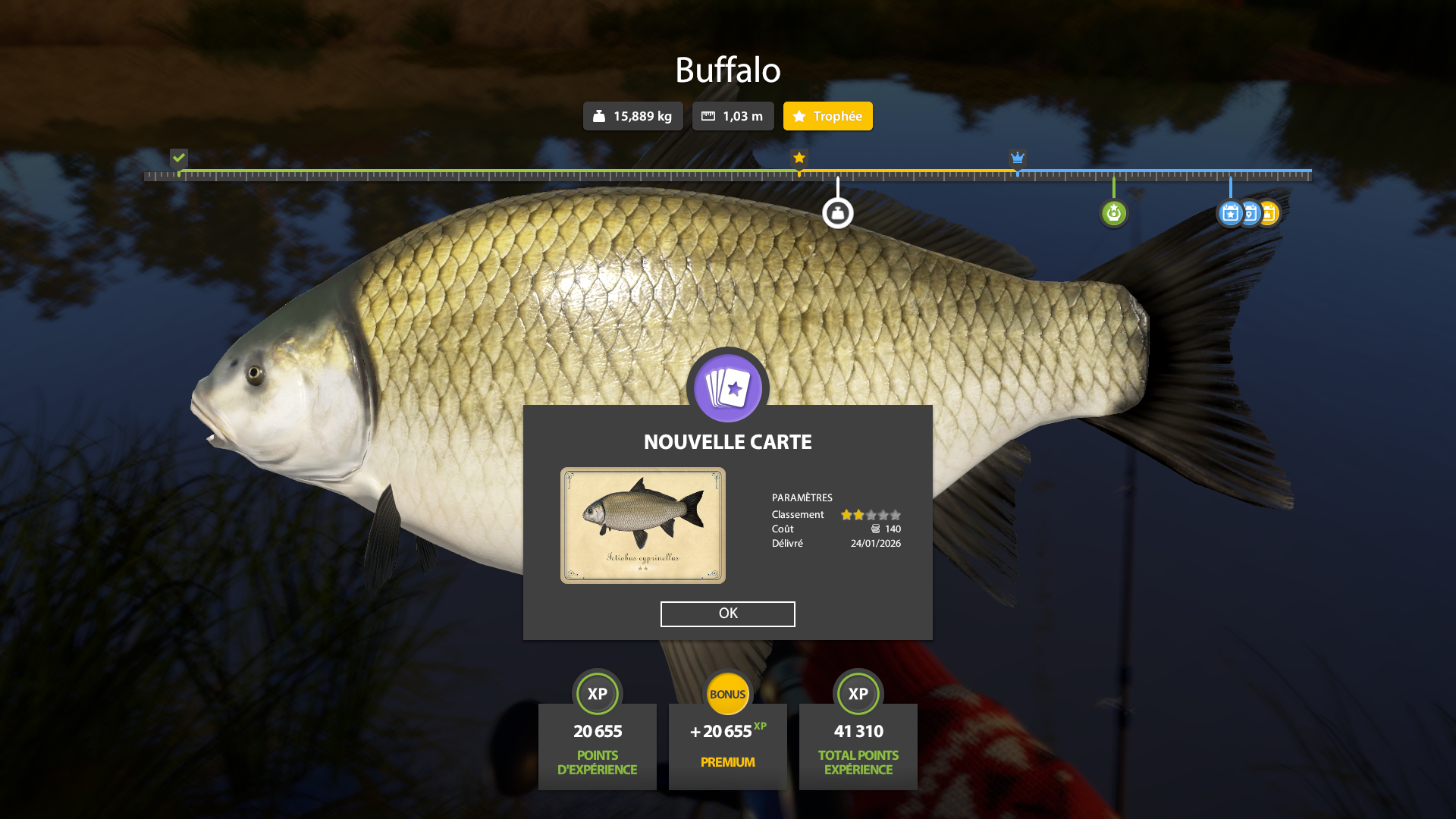
Task: Click the green checkmark marker on the scale
Action: [x=179, y=158]
